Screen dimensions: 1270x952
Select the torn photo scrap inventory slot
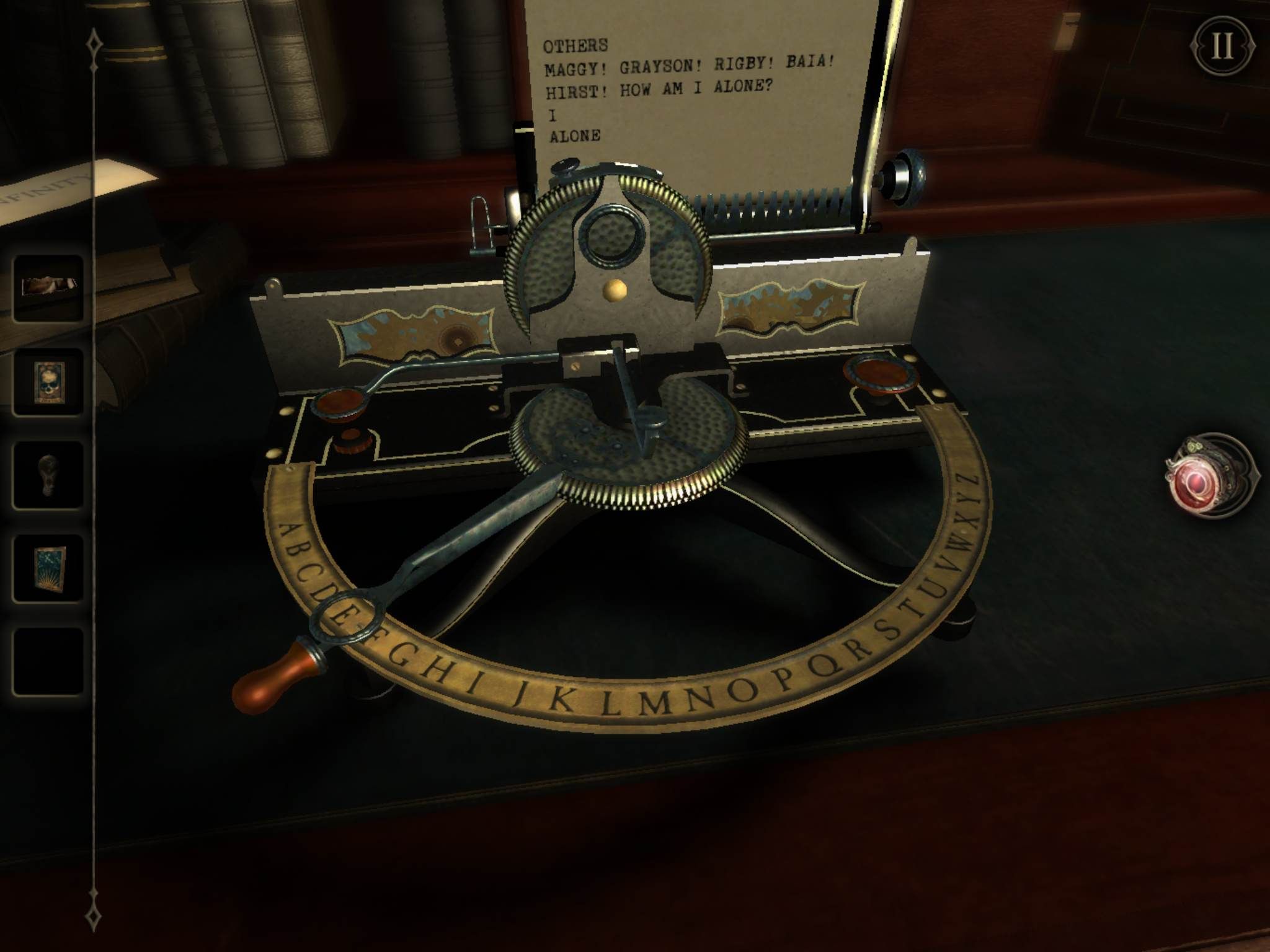(x=48, y=288)
